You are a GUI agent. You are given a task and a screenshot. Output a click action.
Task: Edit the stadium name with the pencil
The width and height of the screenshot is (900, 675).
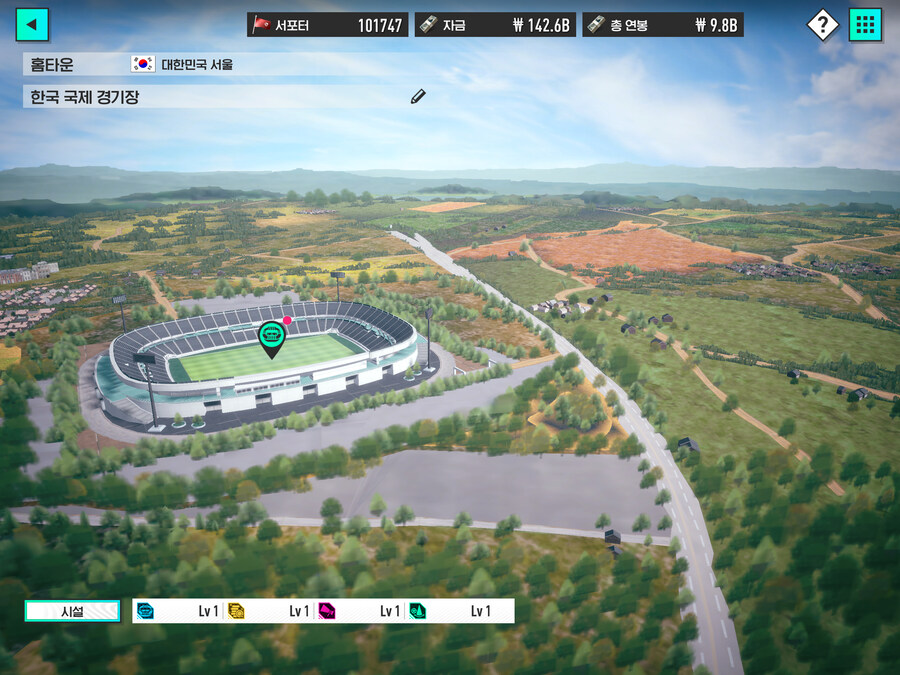418,96
